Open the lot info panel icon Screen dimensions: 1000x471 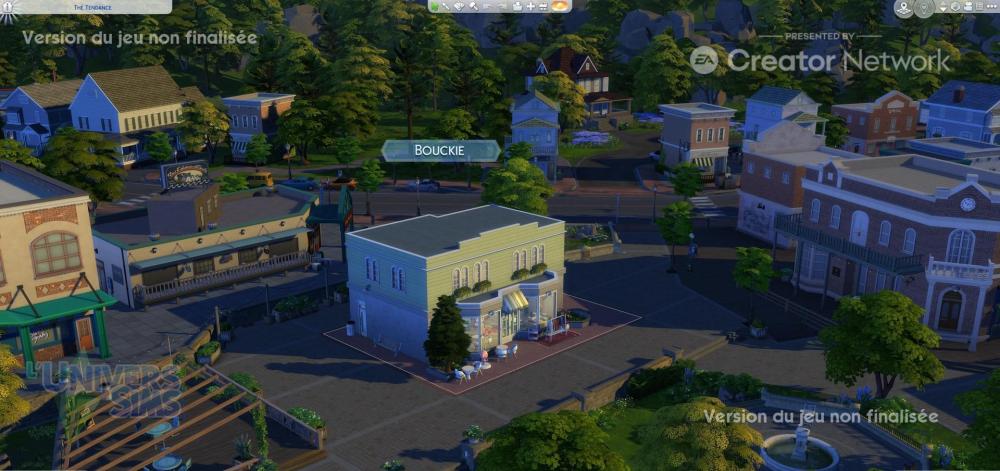(x=436, y=6)
